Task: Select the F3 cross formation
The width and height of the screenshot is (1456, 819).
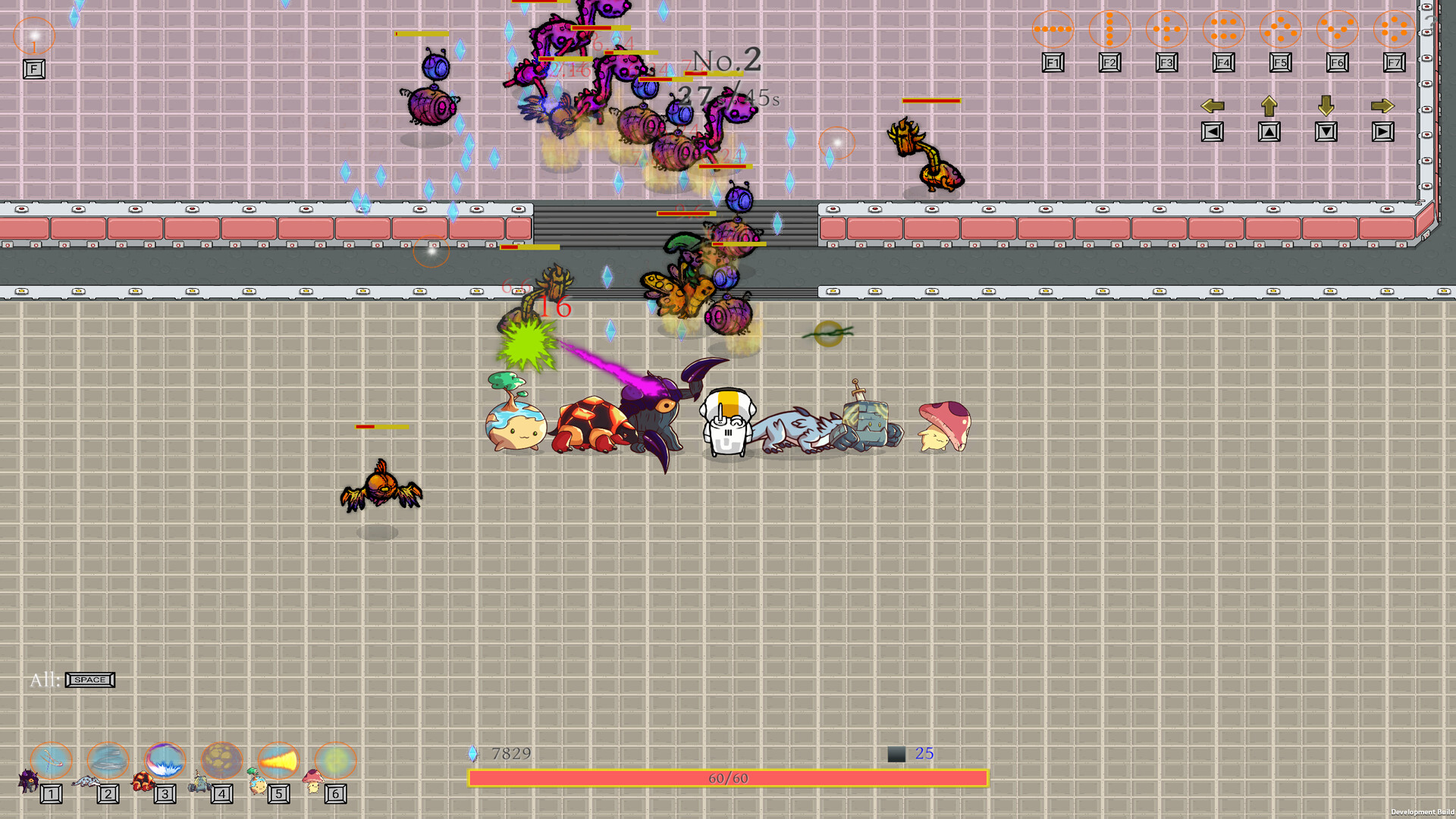Action: pos(1166,29)
